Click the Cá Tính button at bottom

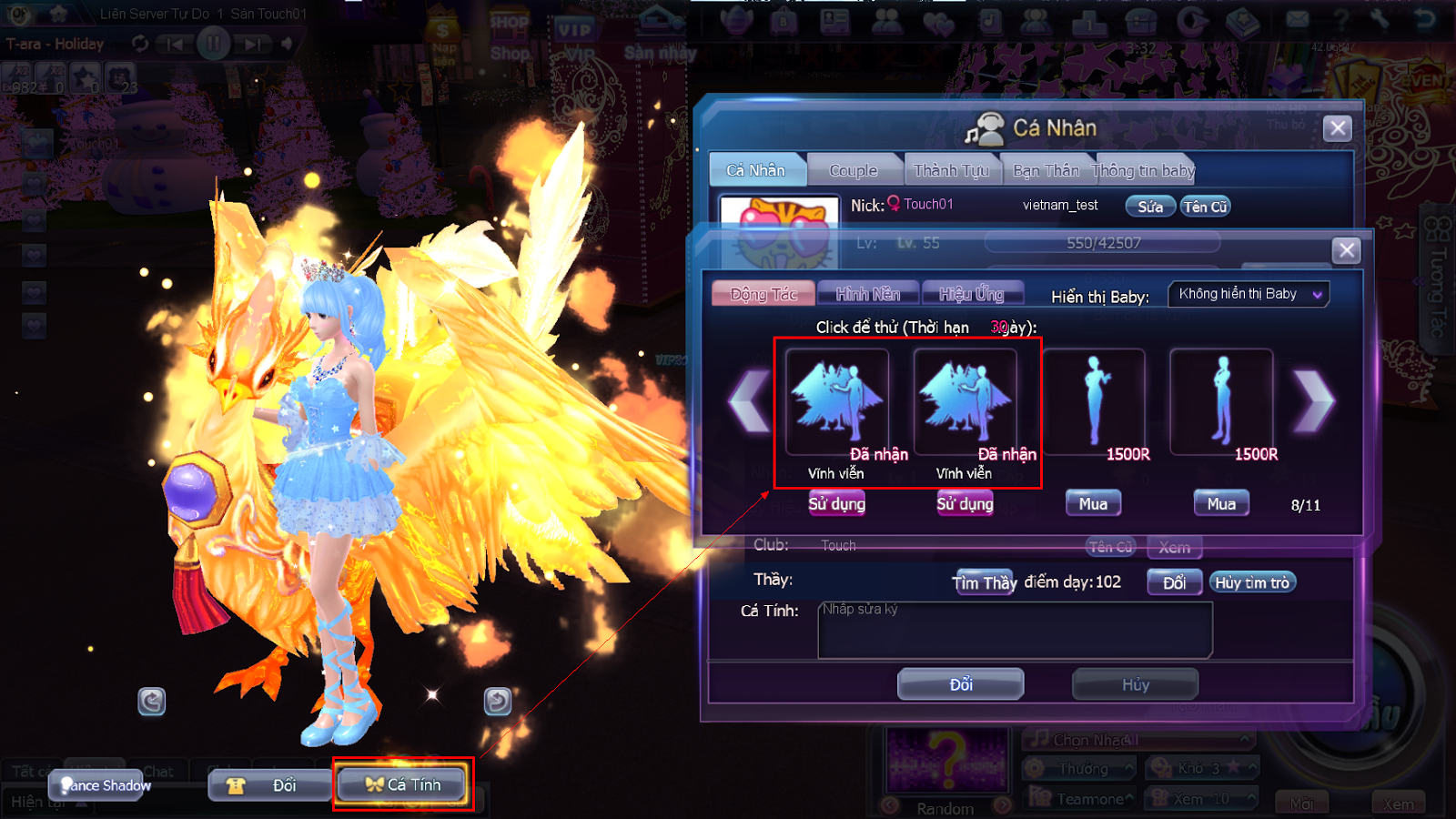(x=401, y=784)
